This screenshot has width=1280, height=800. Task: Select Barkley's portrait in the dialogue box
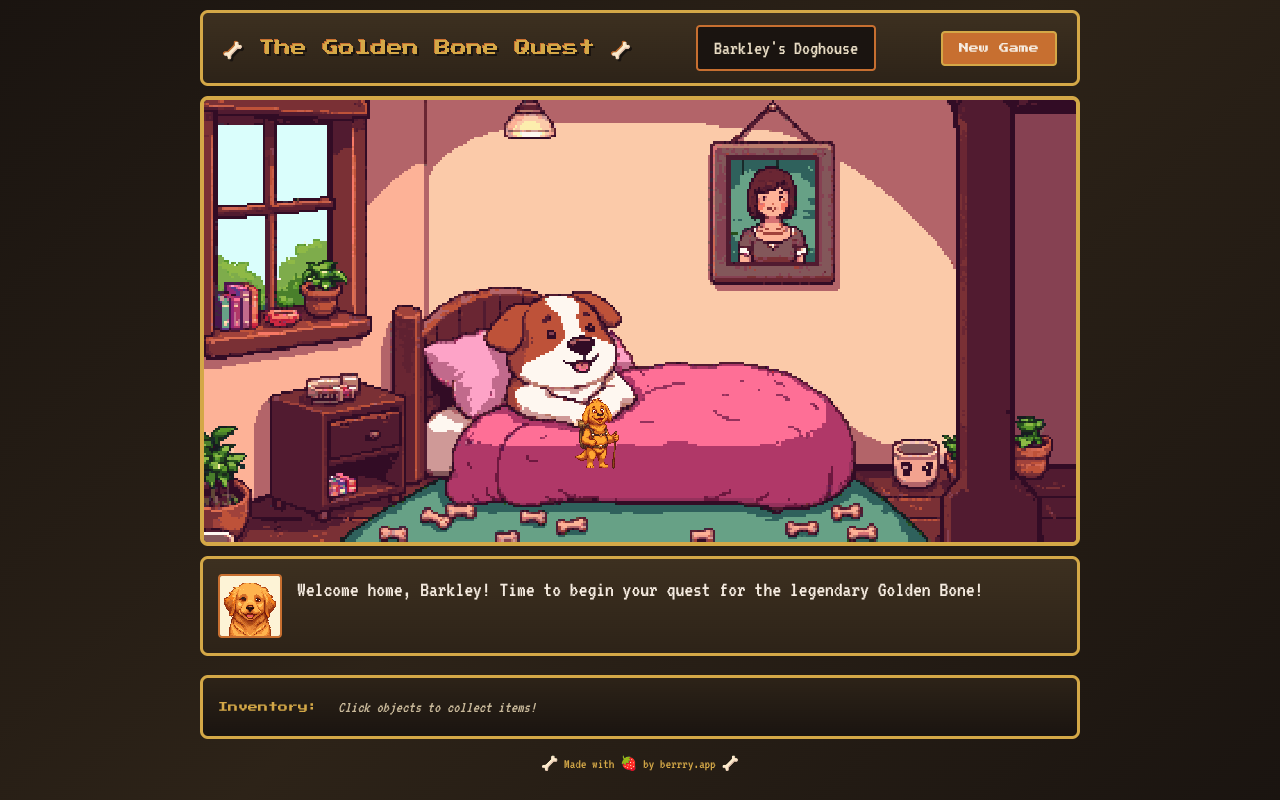[x=250, y=606]
